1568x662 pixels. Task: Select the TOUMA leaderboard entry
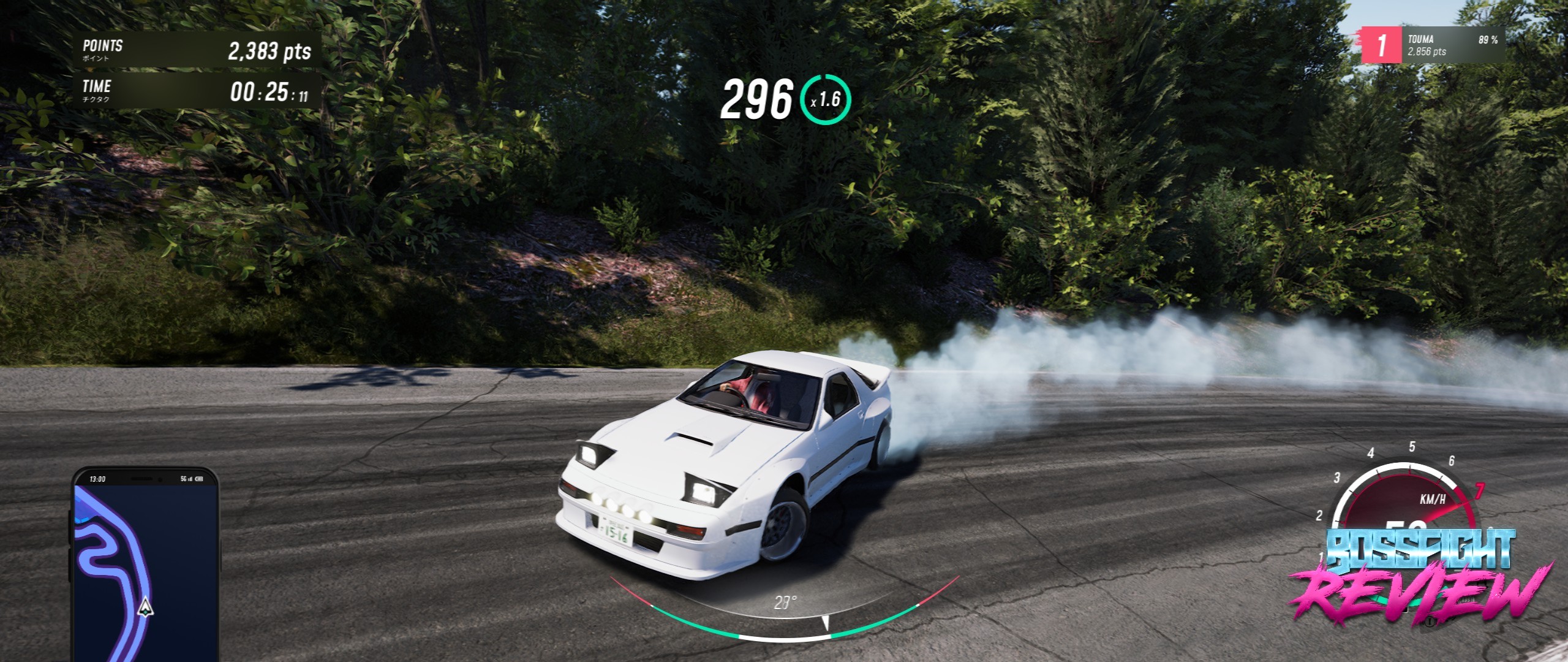[x=1433, y=45]
